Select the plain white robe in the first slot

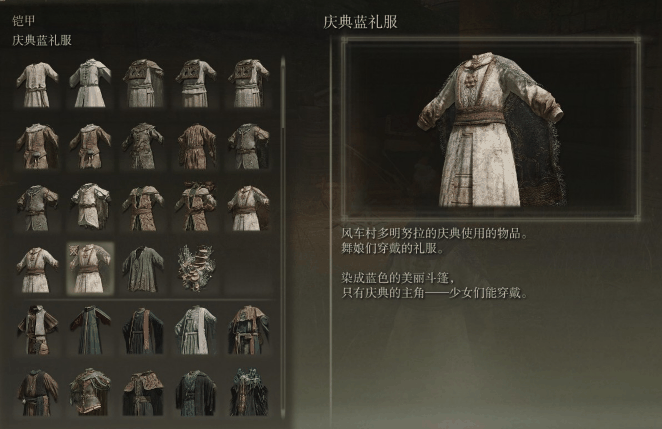[x=38, y=84]
